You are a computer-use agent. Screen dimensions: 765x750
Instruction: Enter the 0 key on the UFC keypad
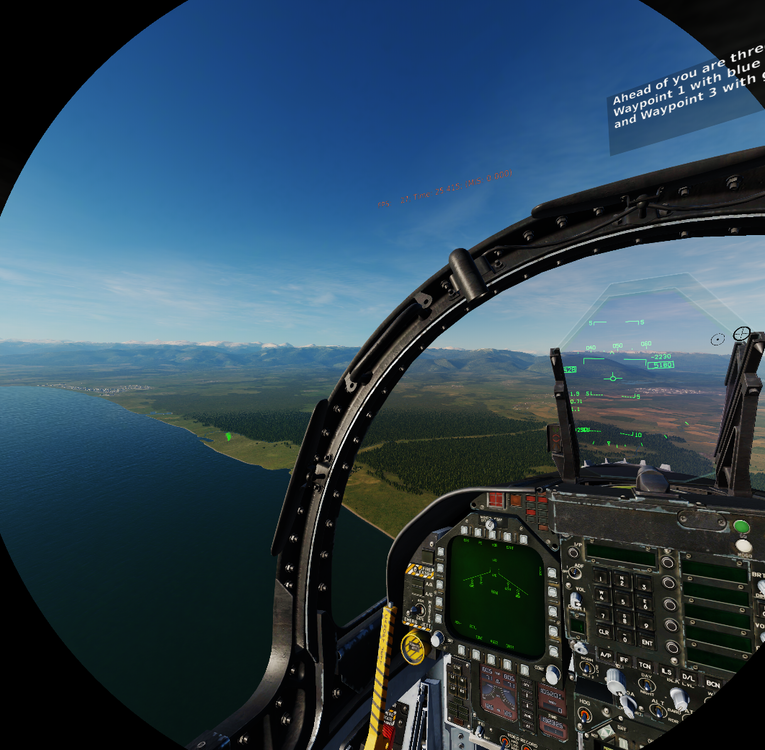pos(624,637)
